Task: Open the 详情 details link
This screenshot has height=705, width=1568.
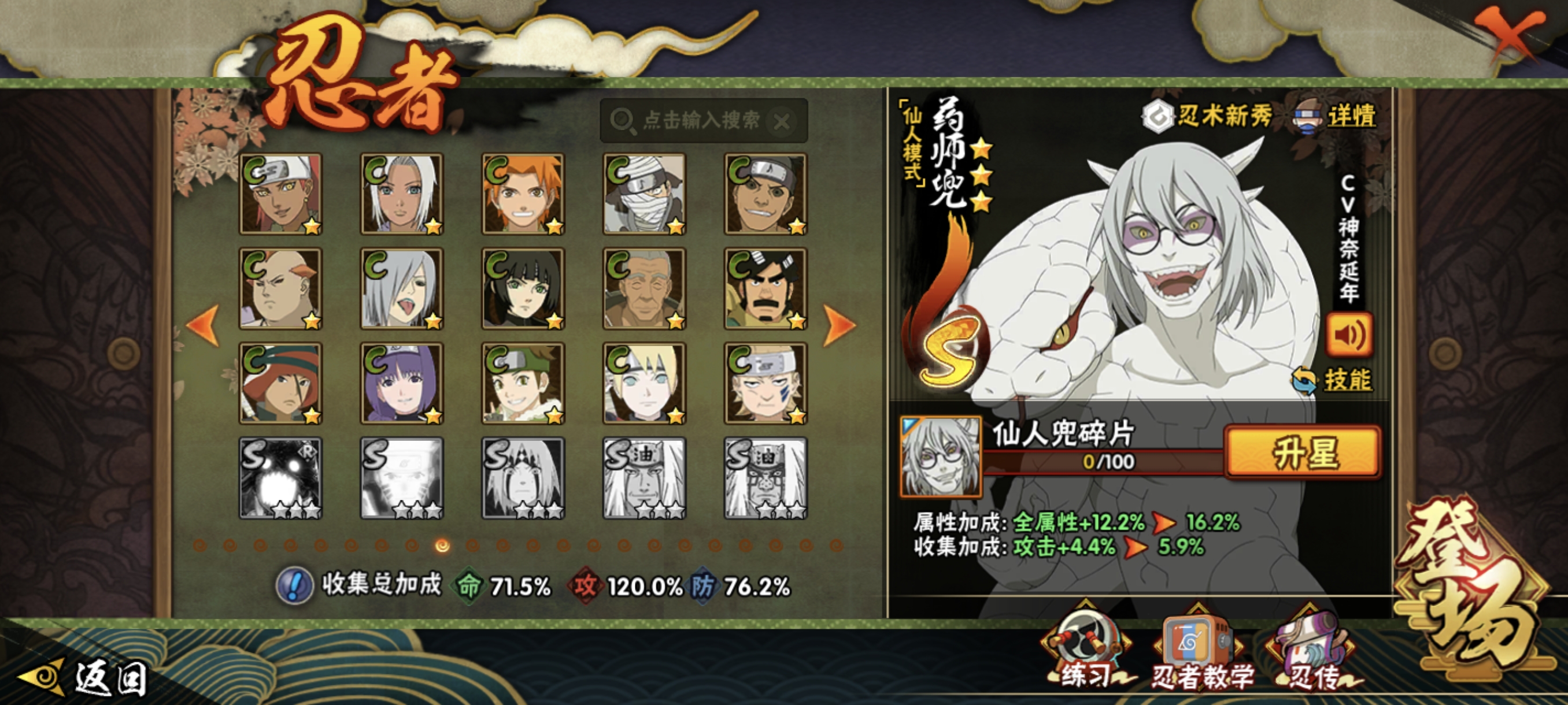Action: [1337, 116]
